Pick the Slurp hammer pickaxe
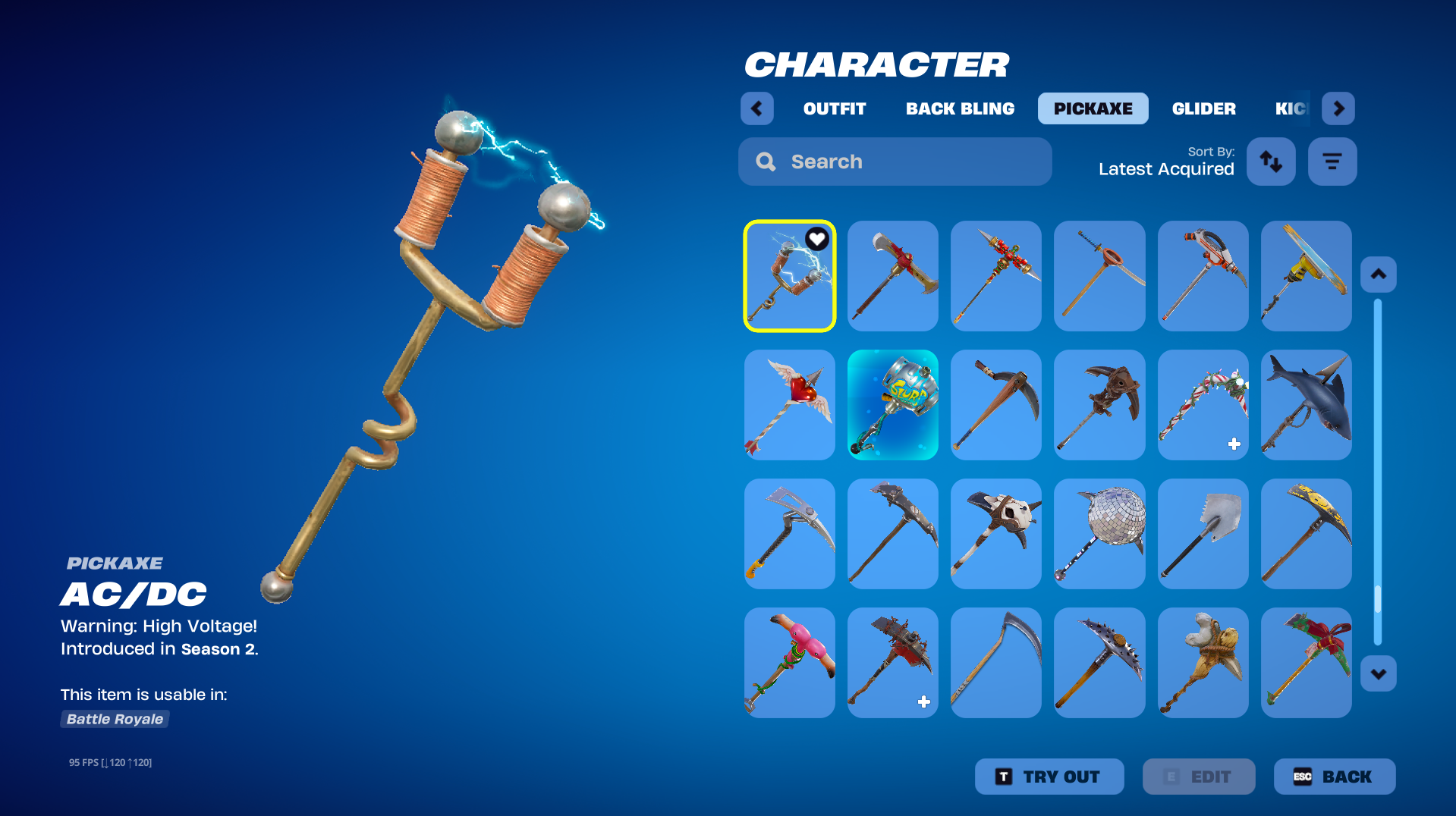 click(x=892, y=405)
